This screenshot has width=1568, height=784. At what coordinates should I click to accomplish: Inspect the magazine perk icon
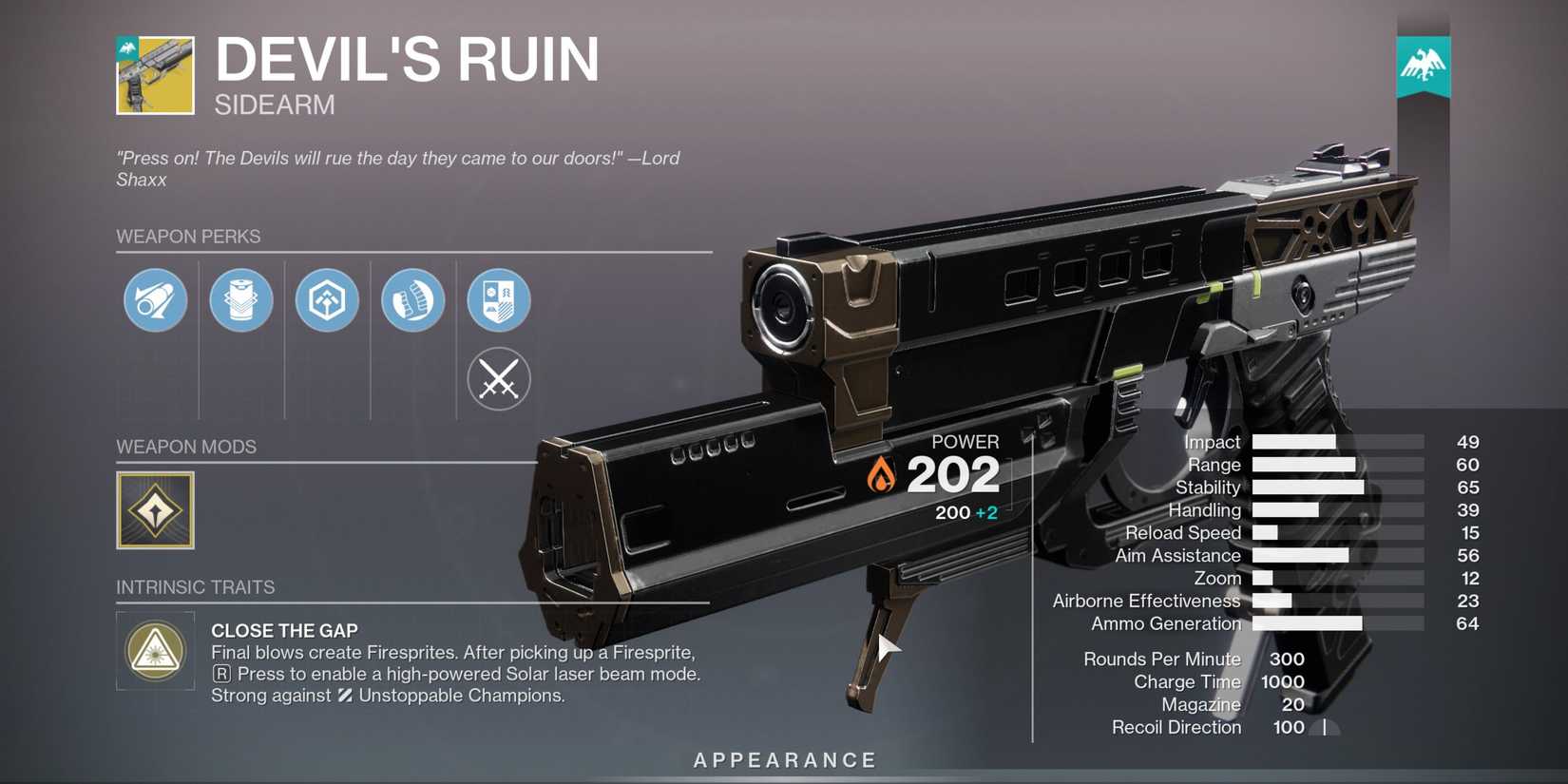[240, 299]
